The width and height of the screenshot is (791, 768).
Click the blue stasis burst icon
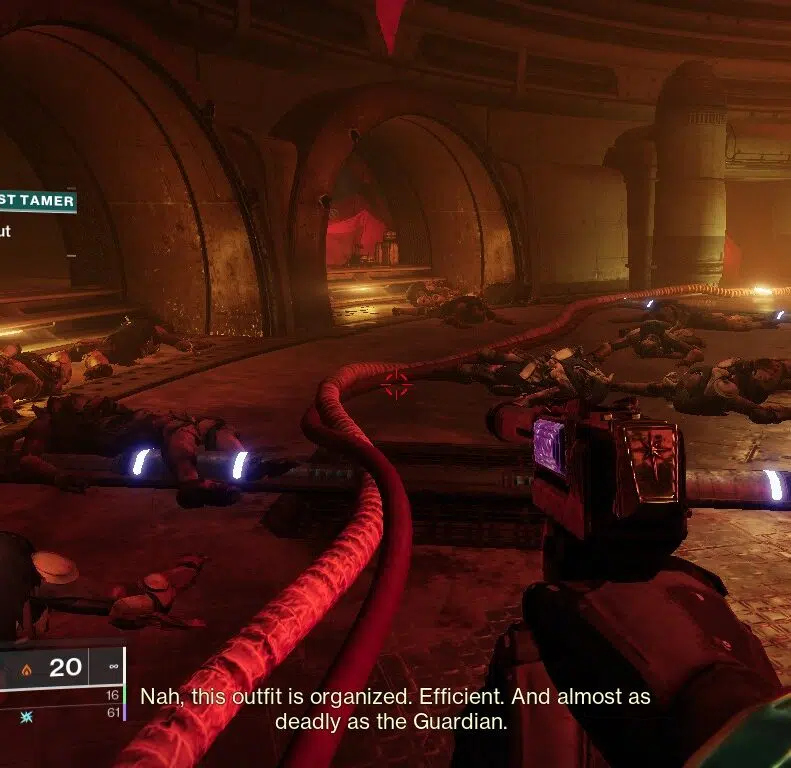(x=26, y=715)
